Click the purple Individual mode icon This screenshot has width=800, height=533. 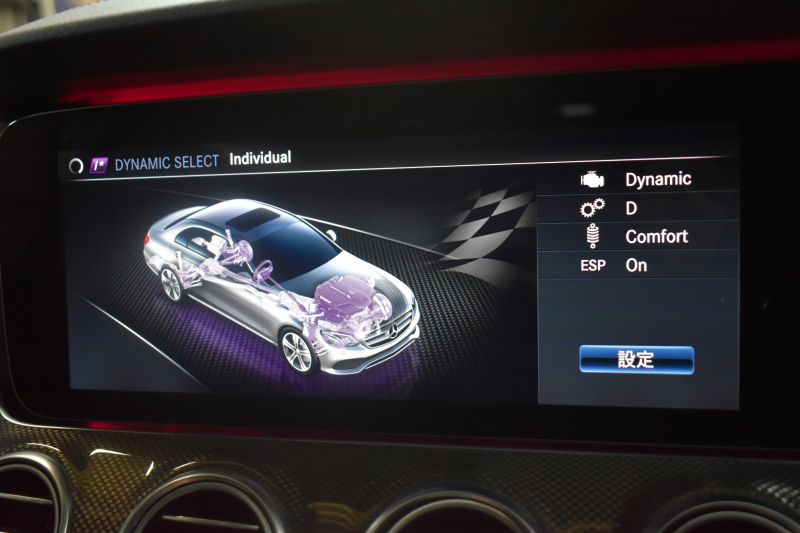tap(99, 165)
